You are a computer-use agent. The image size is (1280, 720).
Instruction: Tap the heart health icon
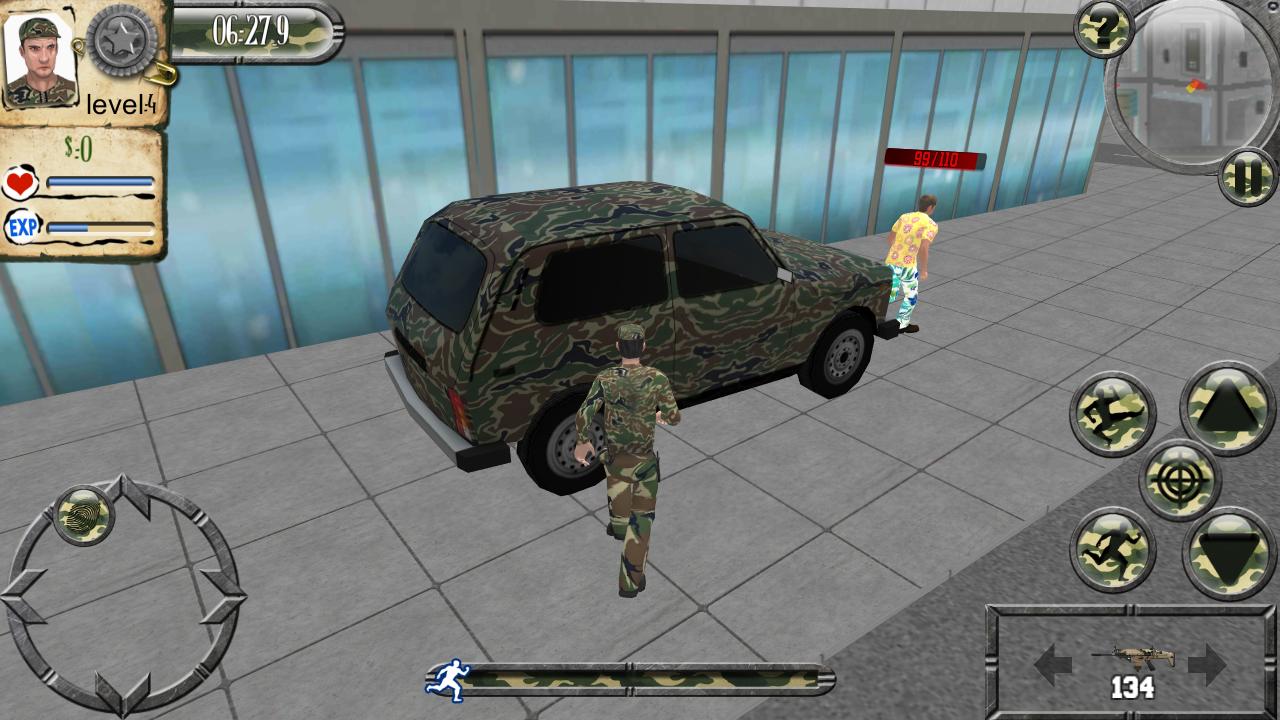(x=22, y=182)
